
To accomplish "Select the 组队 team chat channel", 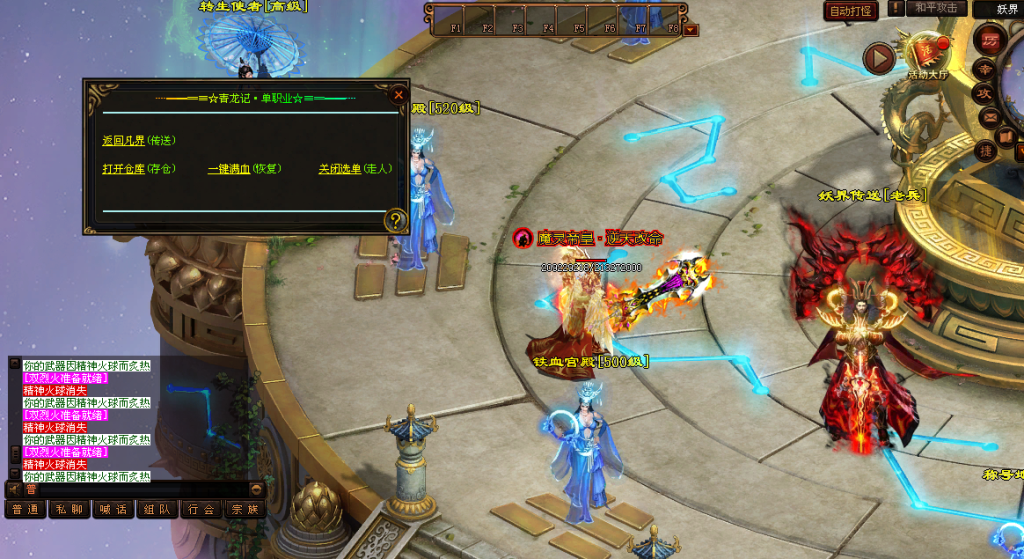I will tap(157, 509).
